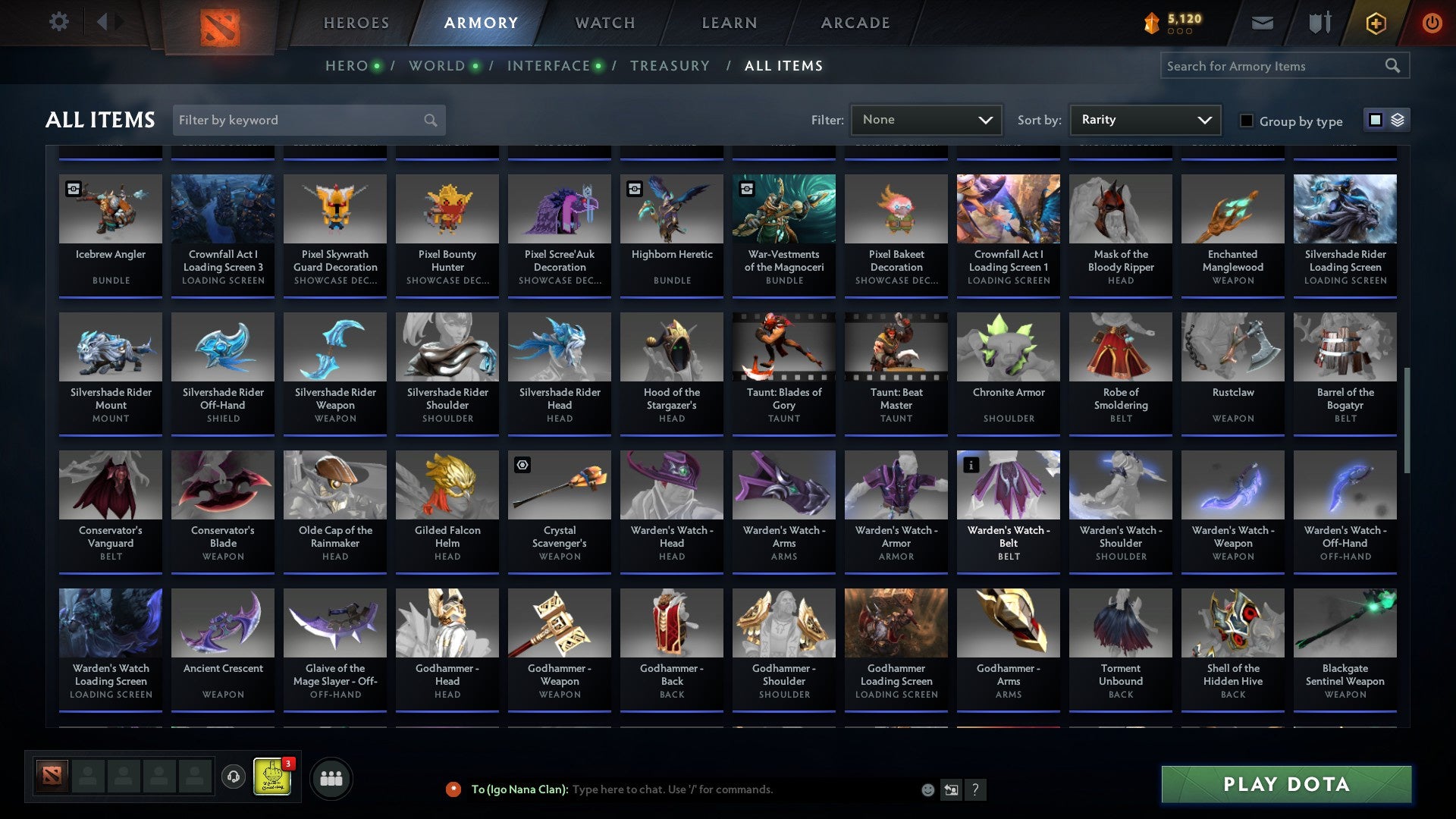Open the TREASURY section
Screen dimensions: 1456x819
(670, 66)
